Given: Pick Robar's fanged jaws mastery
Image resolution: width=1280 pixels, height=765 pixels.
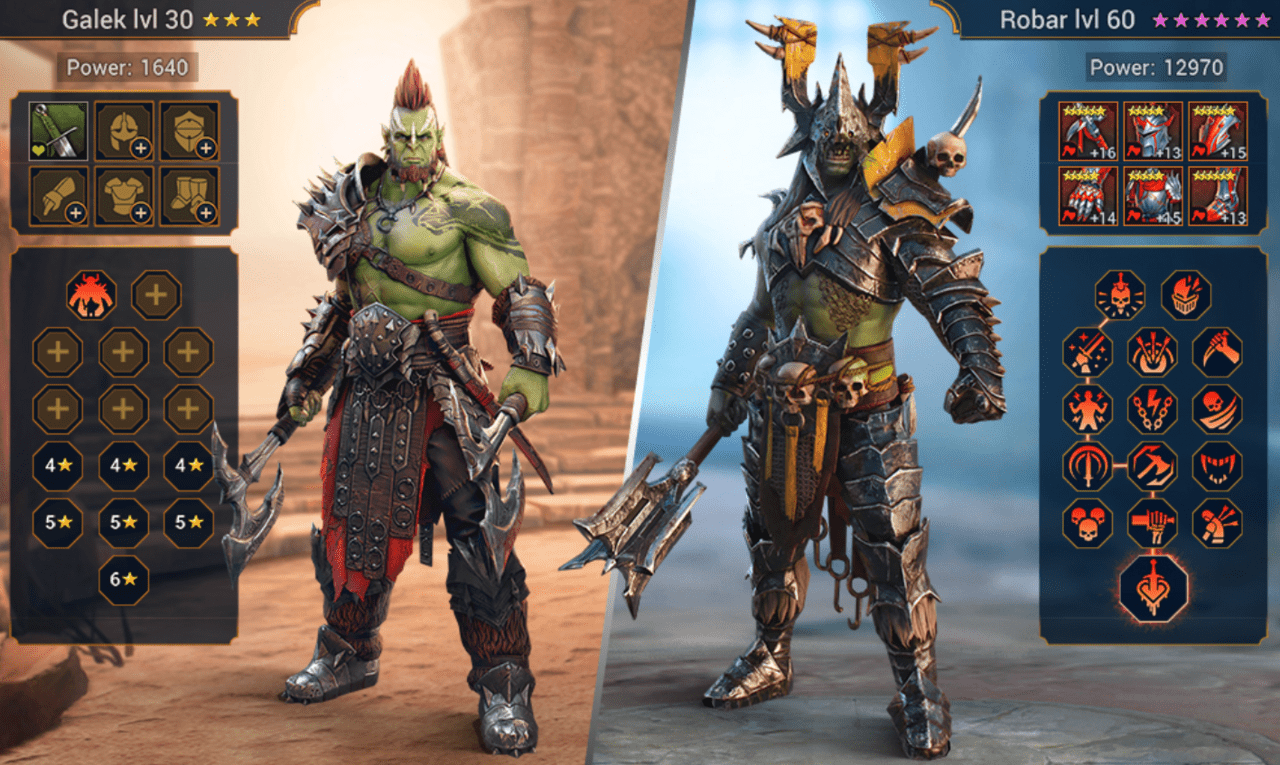Looking at the screenshot, I should (1217, 466).
